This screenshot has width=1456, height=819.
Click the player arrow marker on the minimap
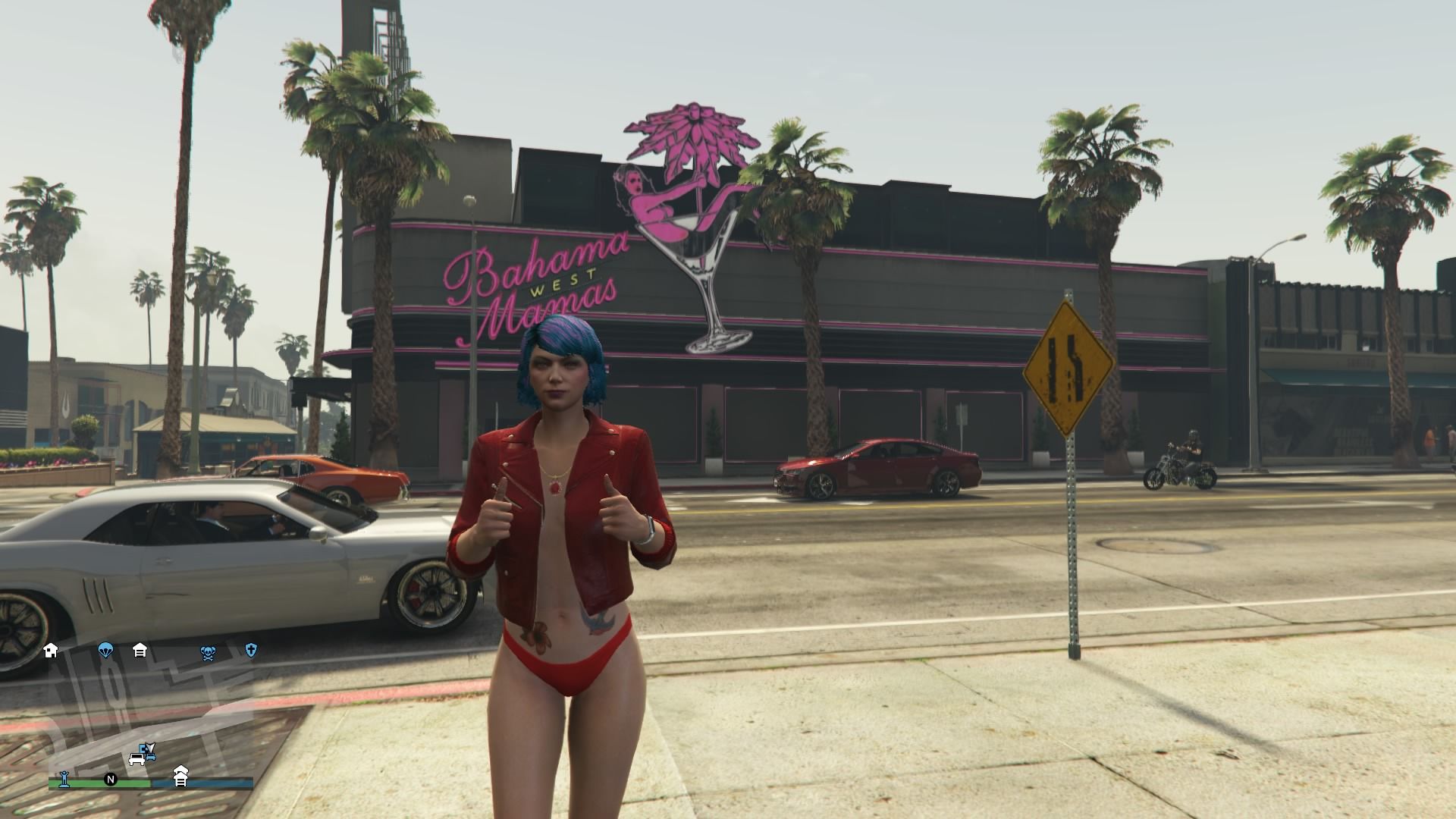[x=151, y=747]
